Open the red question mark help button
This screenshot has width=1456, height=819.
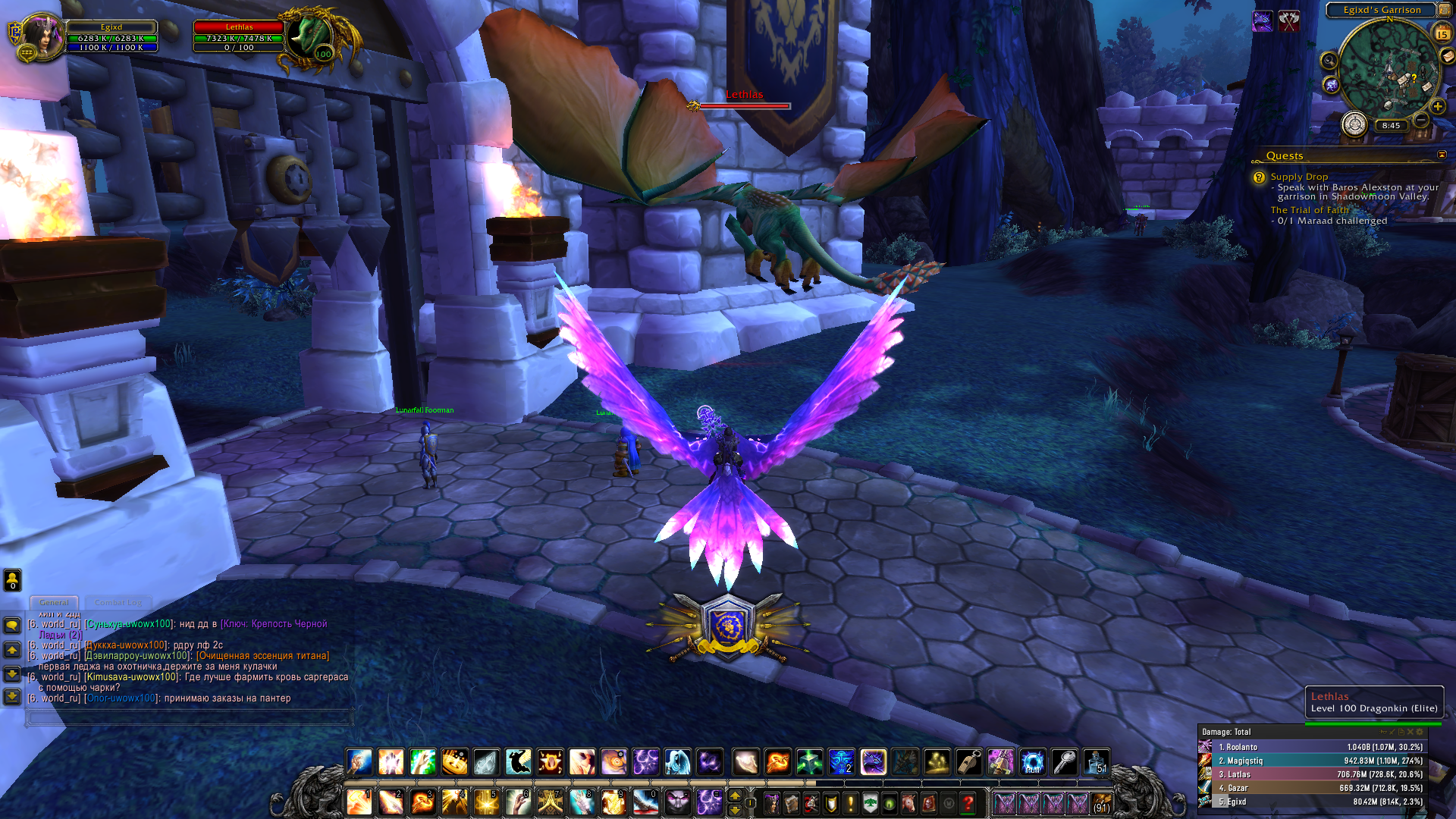click(968, 802)
